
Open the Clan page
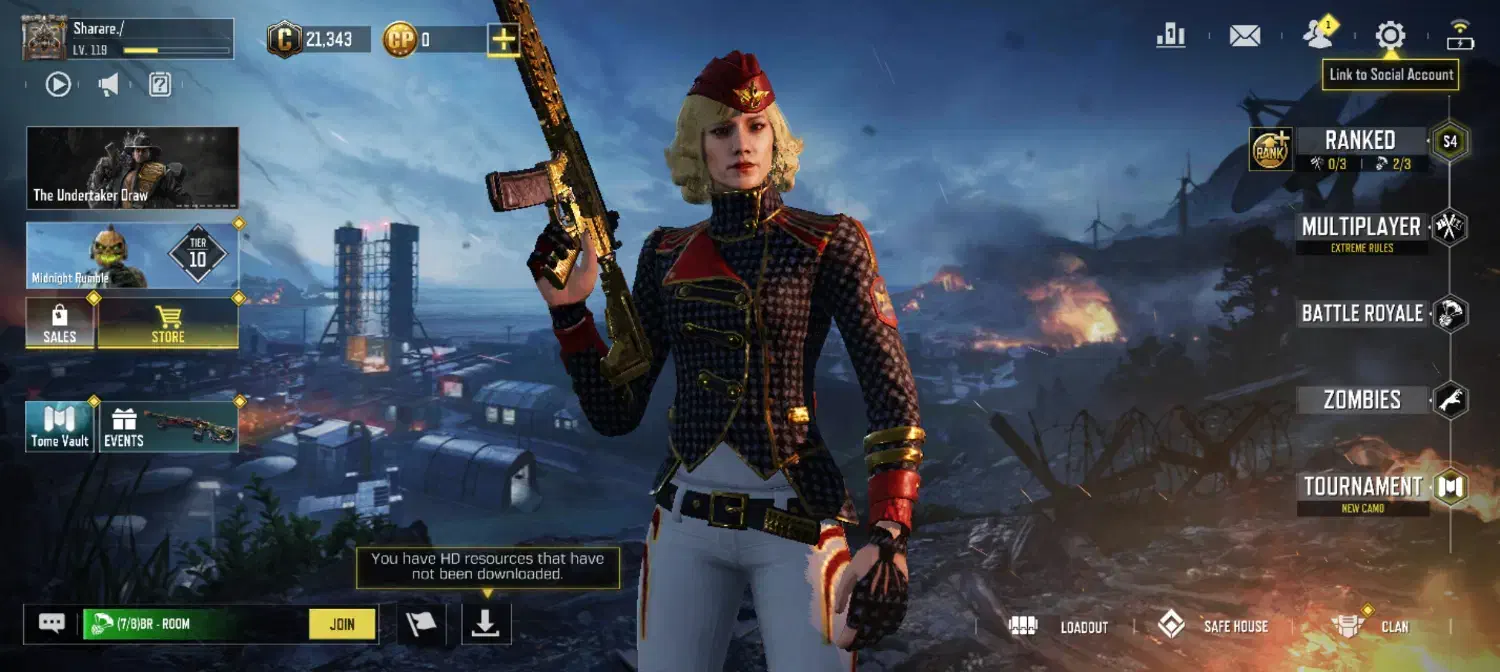tap(1371, 627)
